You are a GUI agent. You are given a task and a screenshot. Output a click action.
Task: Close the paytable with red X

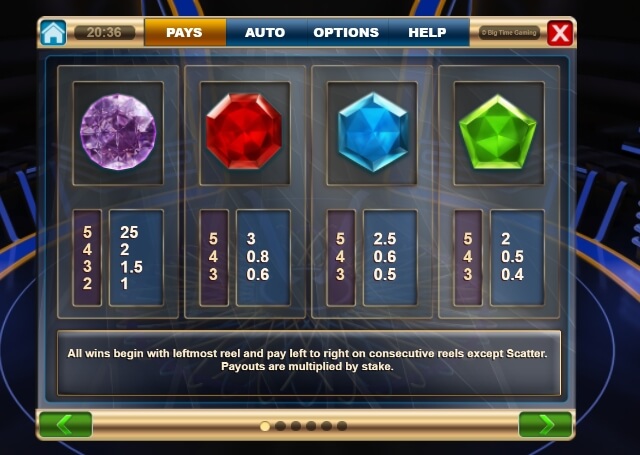[560, 33]
